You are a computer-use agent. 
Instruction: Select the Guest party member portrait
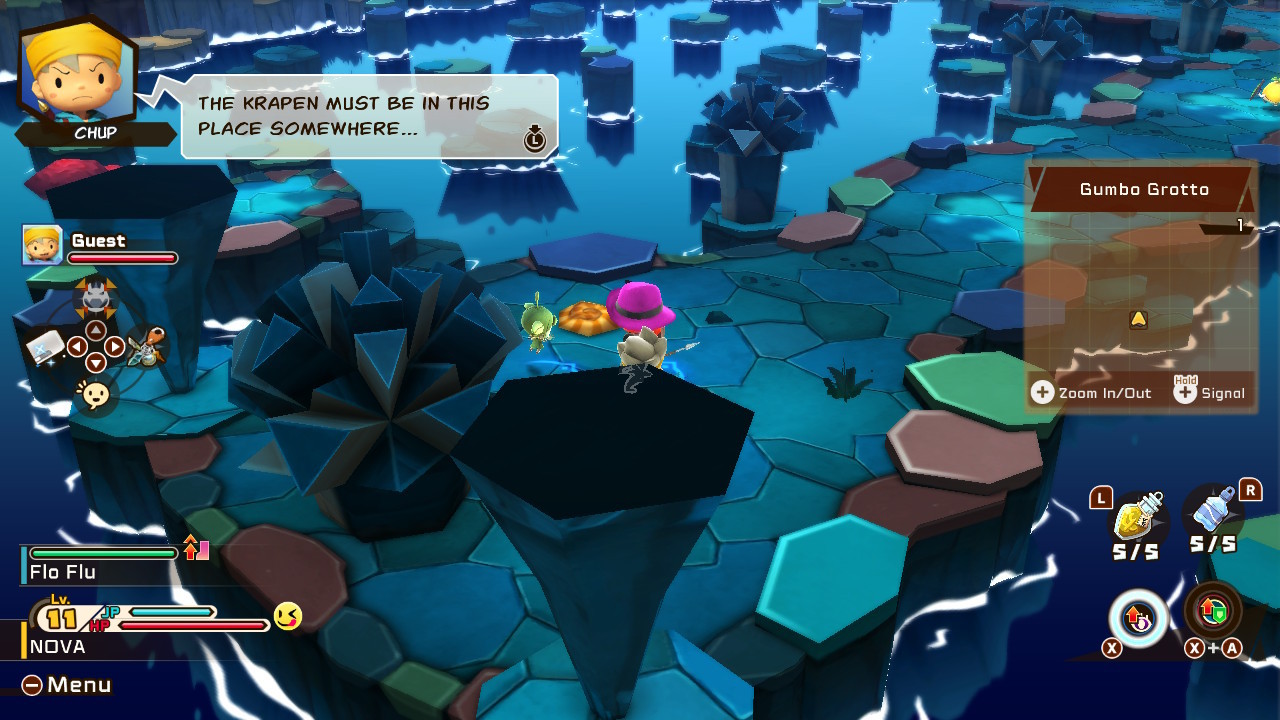(42, 245)
